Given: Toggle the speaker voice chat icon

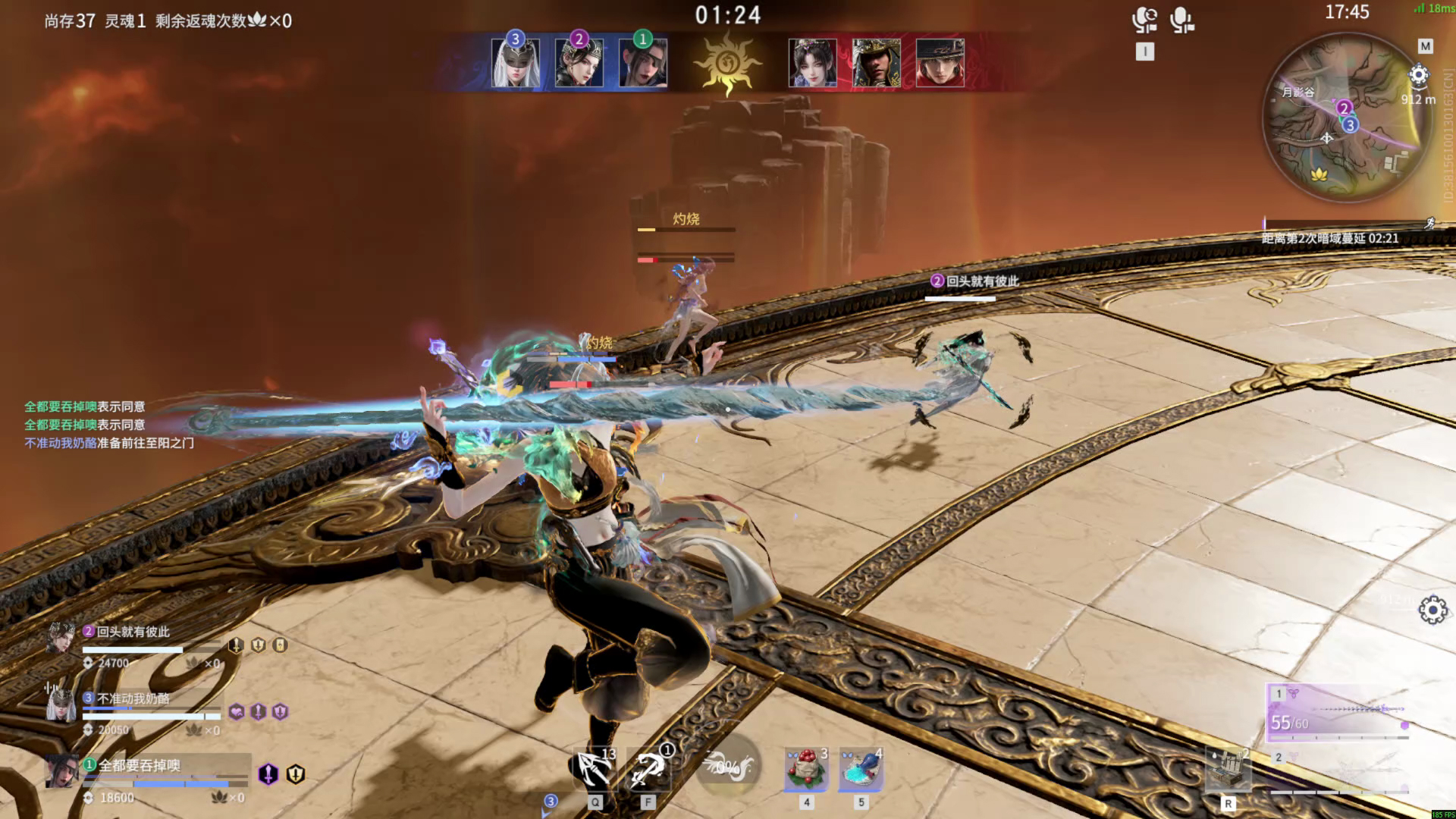Looking at the screenshot, I should [1144, 20].
